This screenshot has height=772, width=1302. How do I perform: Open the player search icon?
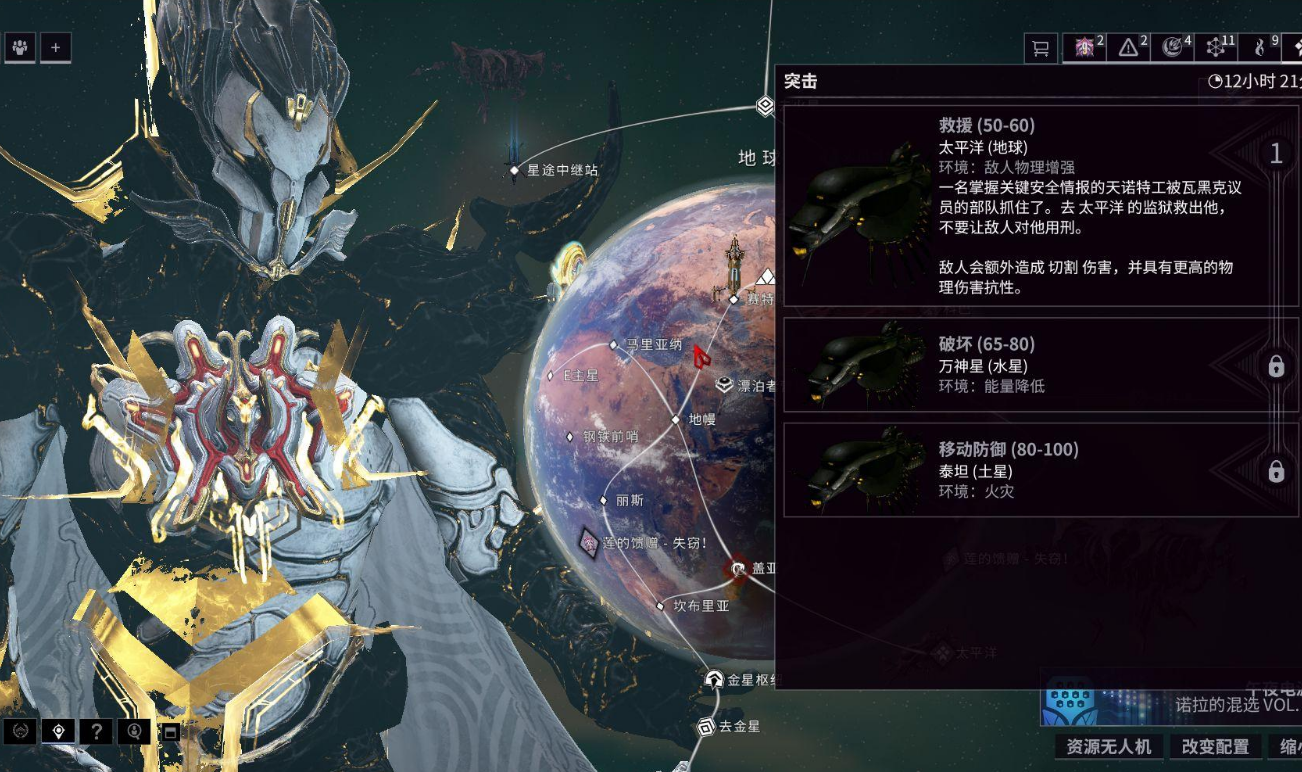point(135,733)
